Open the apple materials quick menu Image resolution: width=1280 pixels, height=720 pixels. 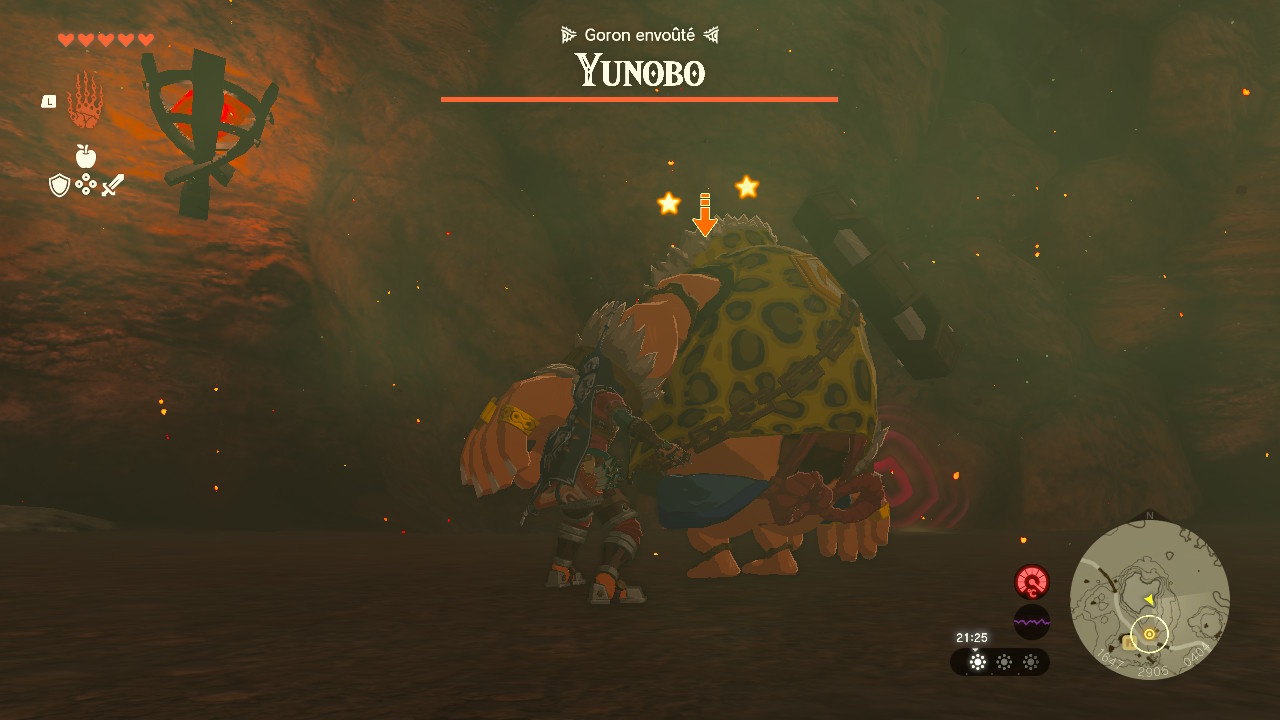coord(86,156)
